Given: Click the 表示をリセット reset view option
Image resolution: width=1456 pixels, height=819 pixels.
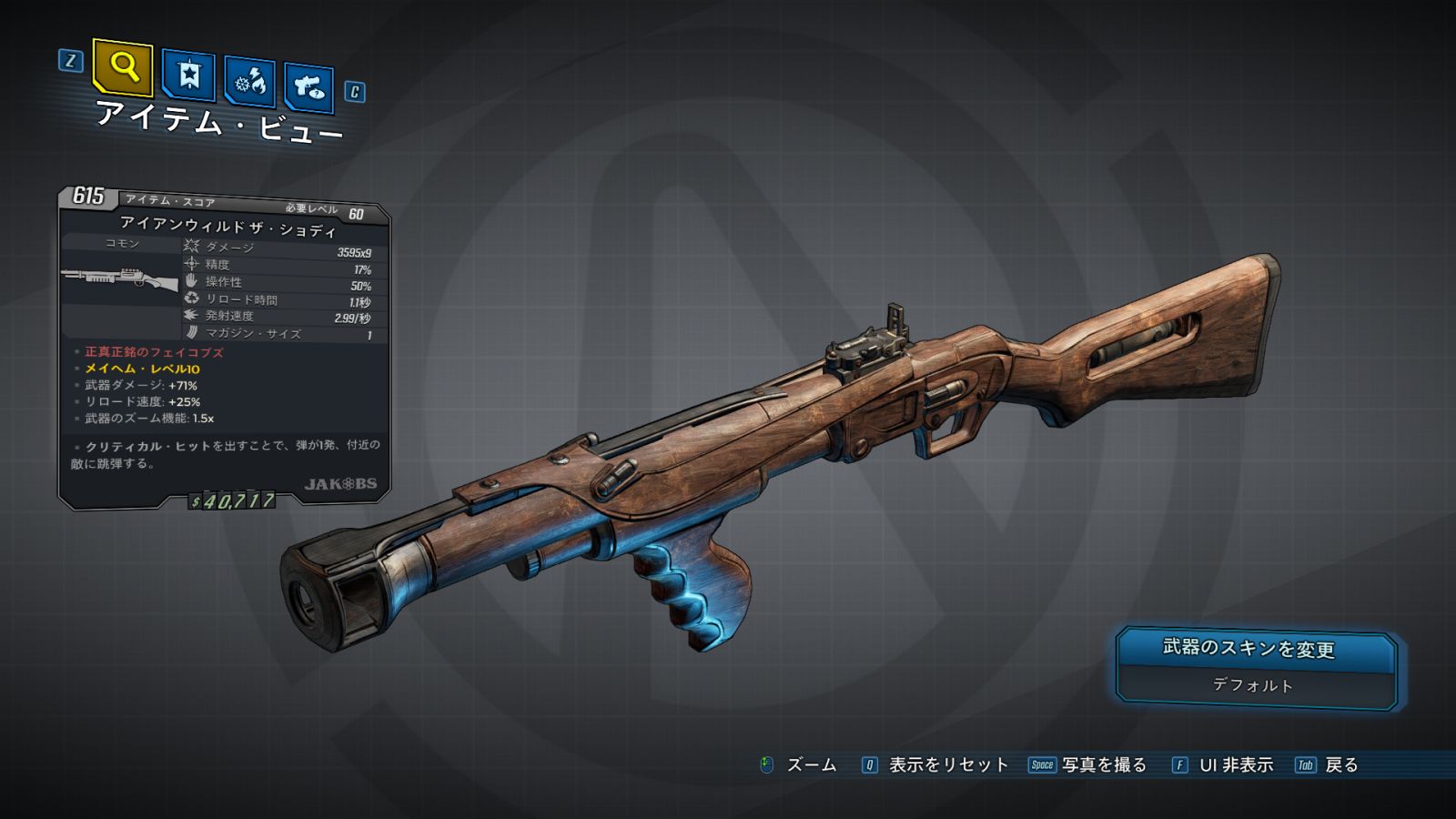Looking at the screenshot, I should click(947, 765).
